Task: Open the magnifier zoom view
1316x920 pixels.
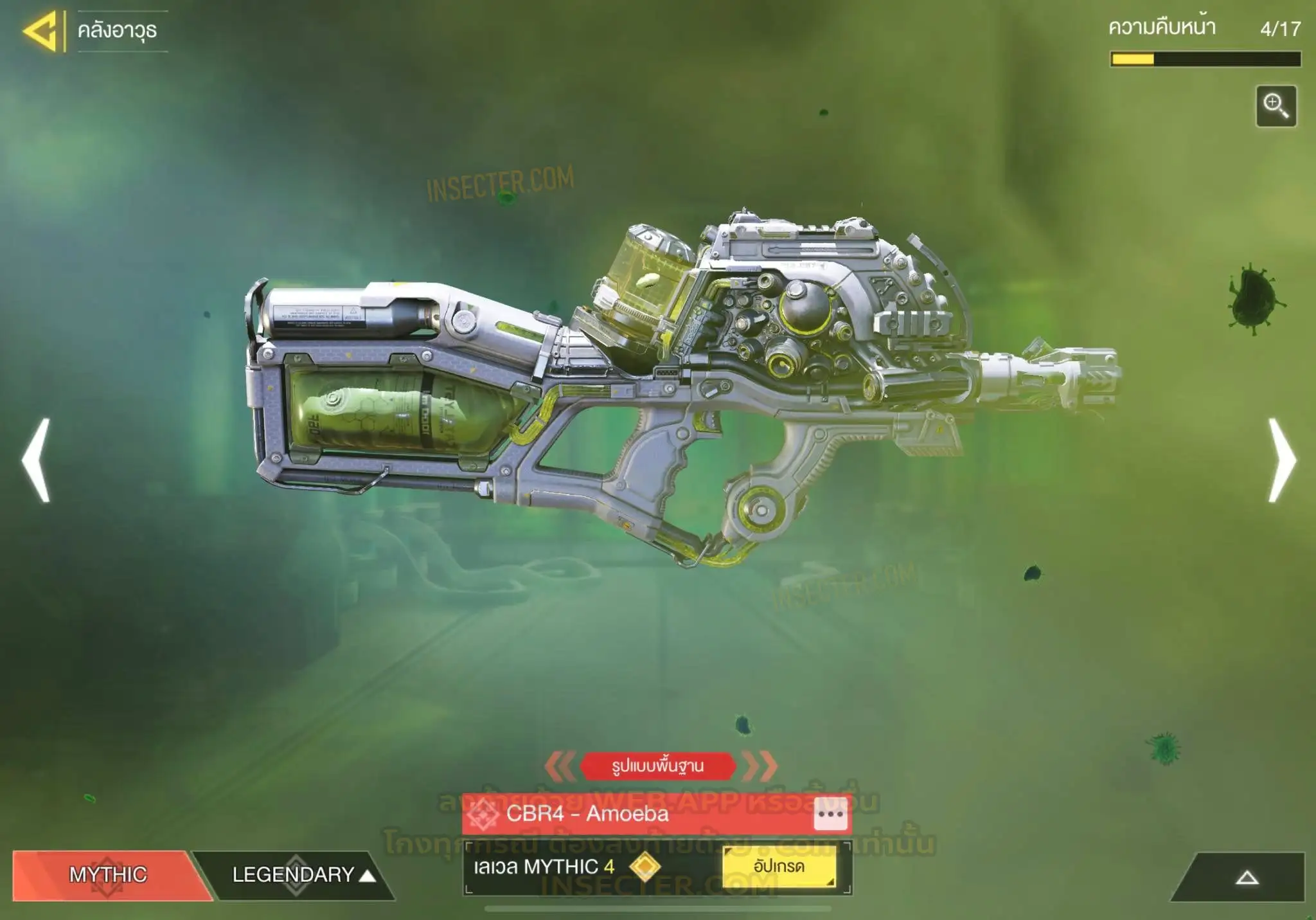Action: (1276, 106)
